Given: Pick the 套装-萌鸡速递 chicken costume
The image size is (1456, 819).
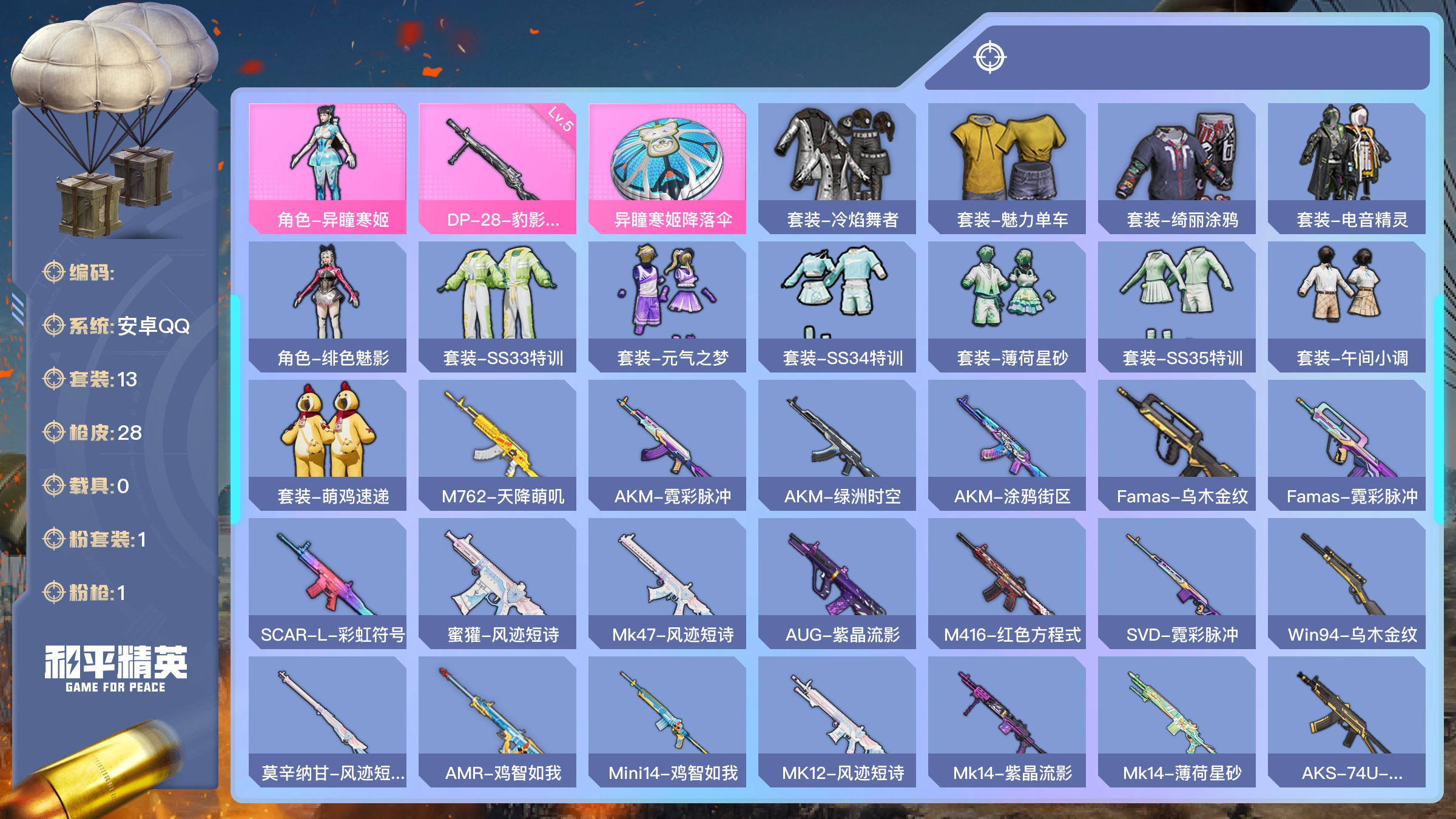Looking at the screenshot, I should click(328, 444).
